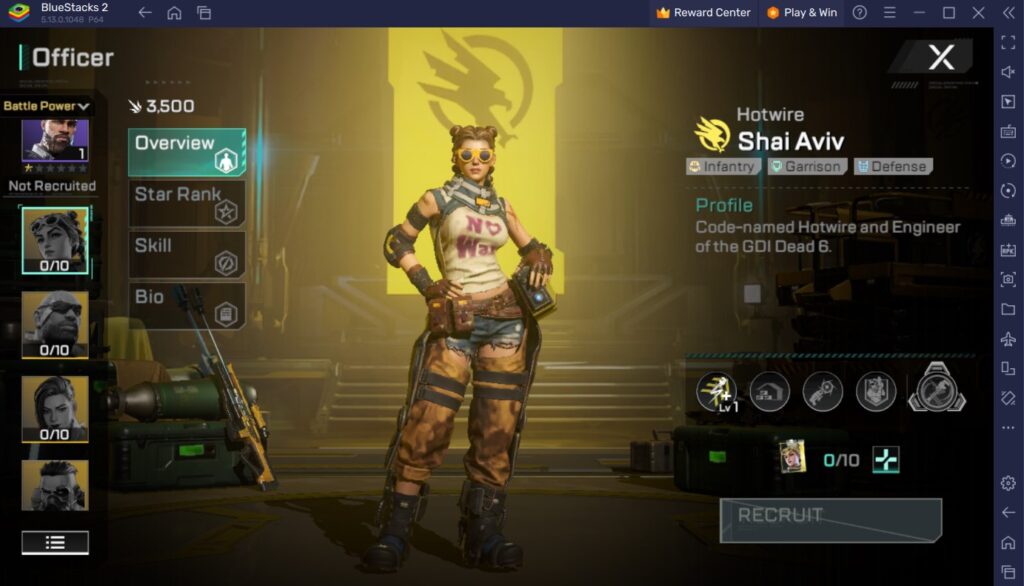Close the Officer screen with the X
The image size is (1024, 586).
click(x=941, y=57)
